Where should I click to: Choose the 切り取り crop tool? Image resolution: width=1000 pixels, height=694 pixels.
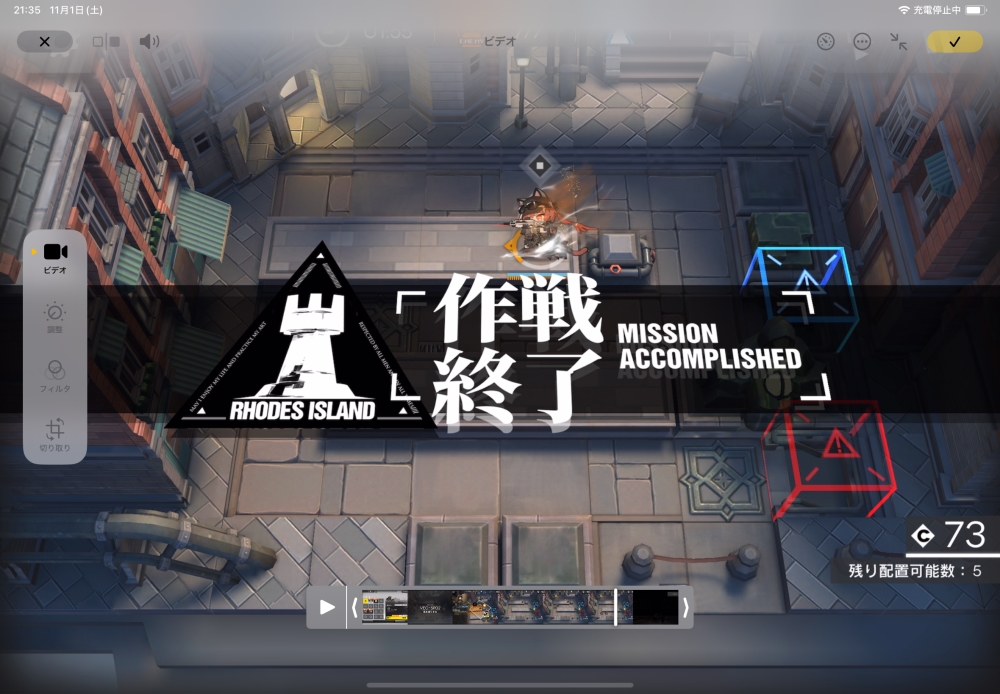click(55, 434)
